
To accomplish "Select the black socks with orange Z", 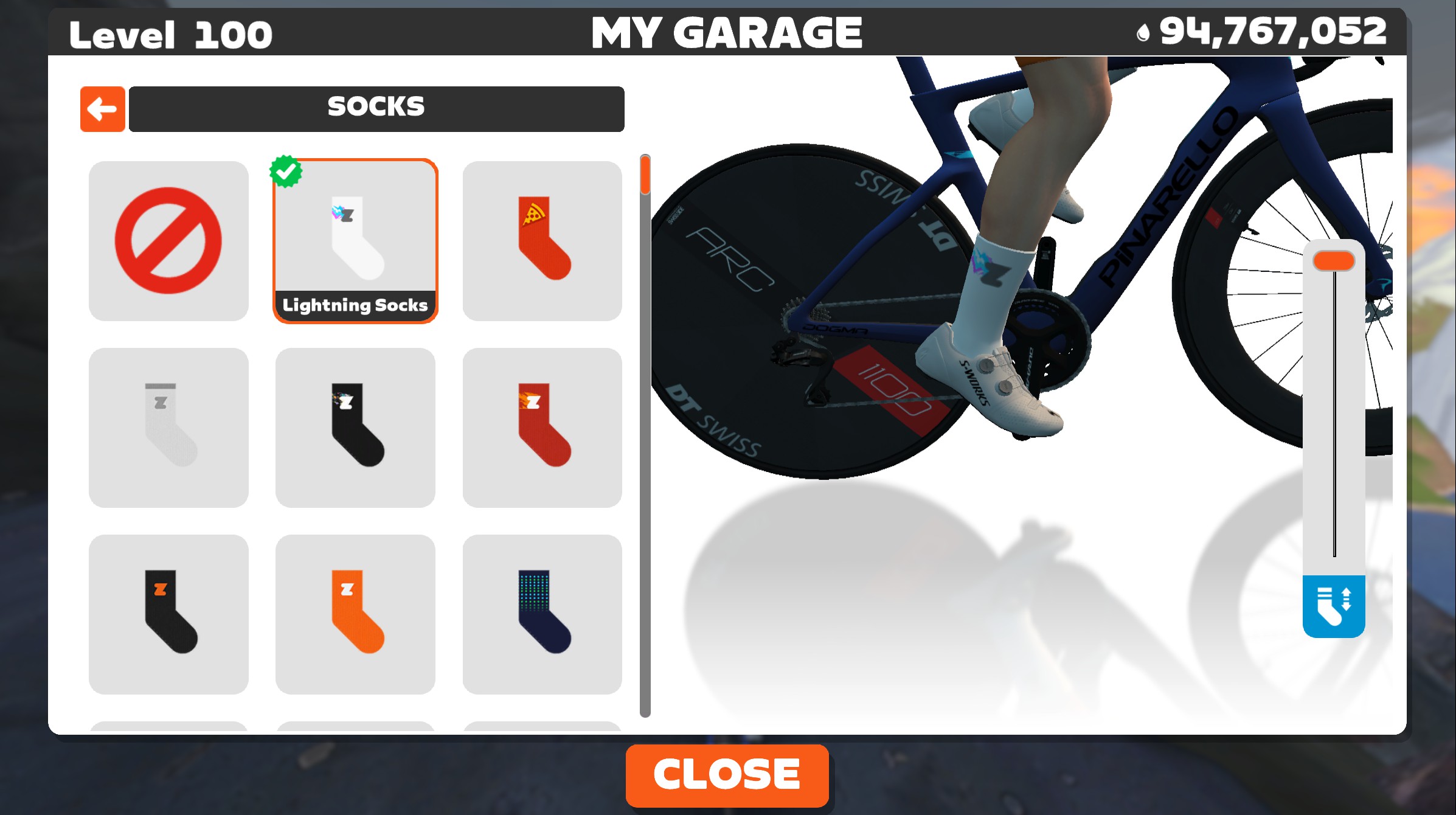I will pyautogui.click(x=168, y=614).
